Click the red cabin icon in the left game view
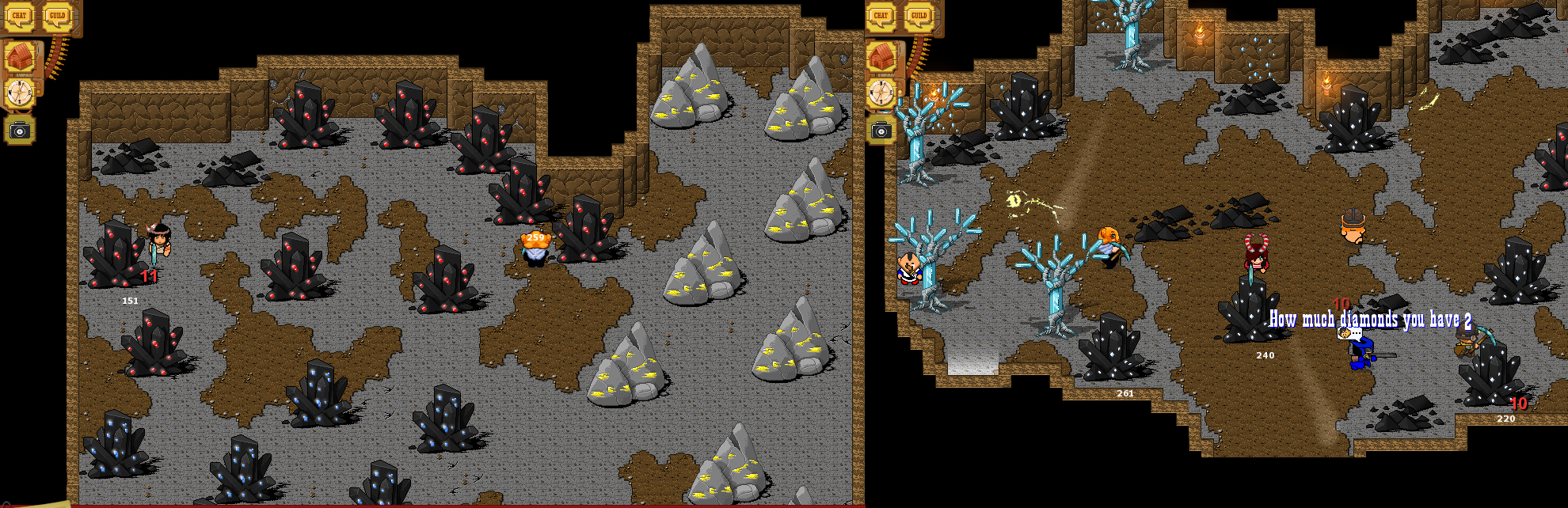This screenshot has width=1568, height=508. (x=19, y=57)
